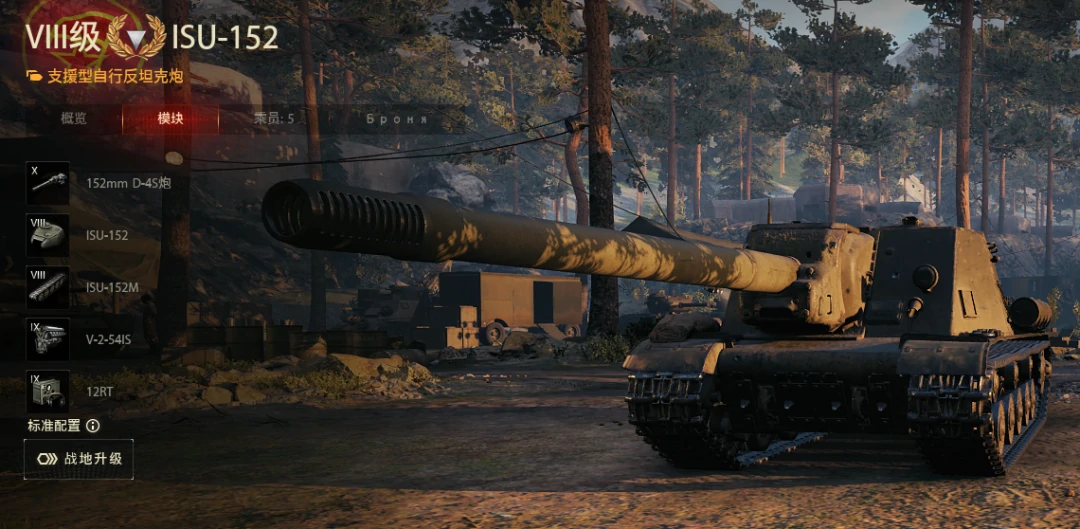Choose the ISU-152 turret module
Viewport: 1080px width, 529px height.
pos(48,235)
